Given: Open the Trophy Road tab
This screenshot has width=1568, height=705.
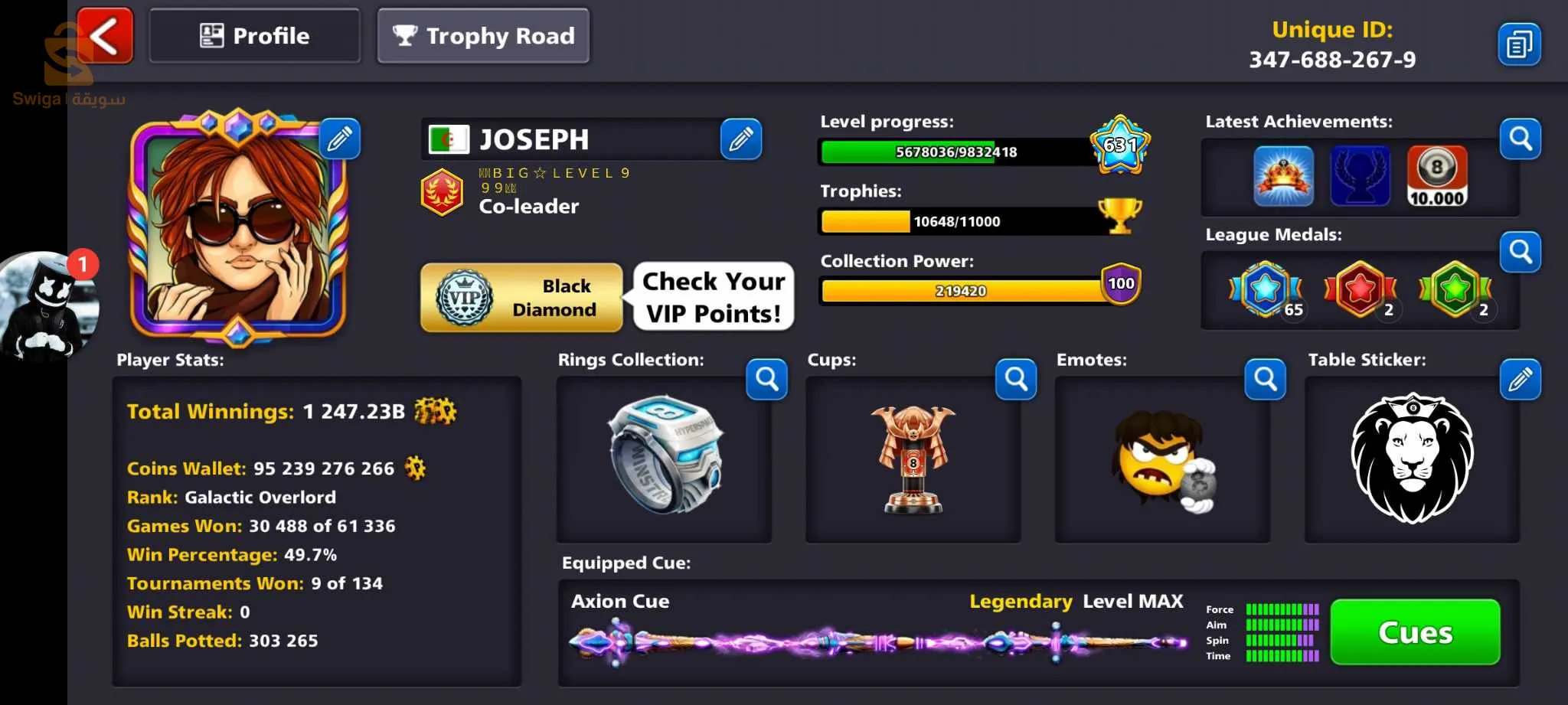Looking at the screenshot, I should pos(483,35).
